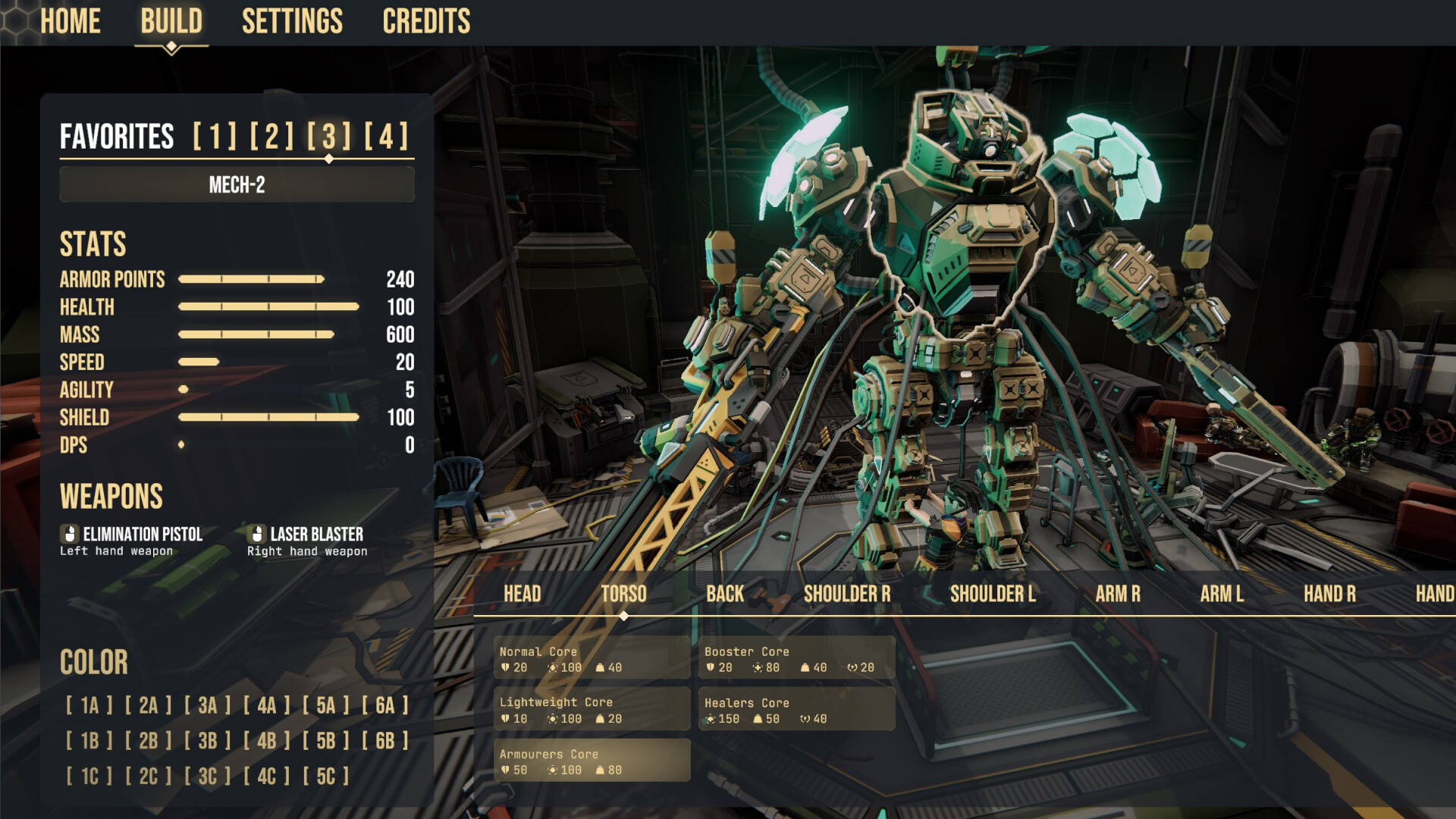Click the MECH-2 name field

click(237, 185)
